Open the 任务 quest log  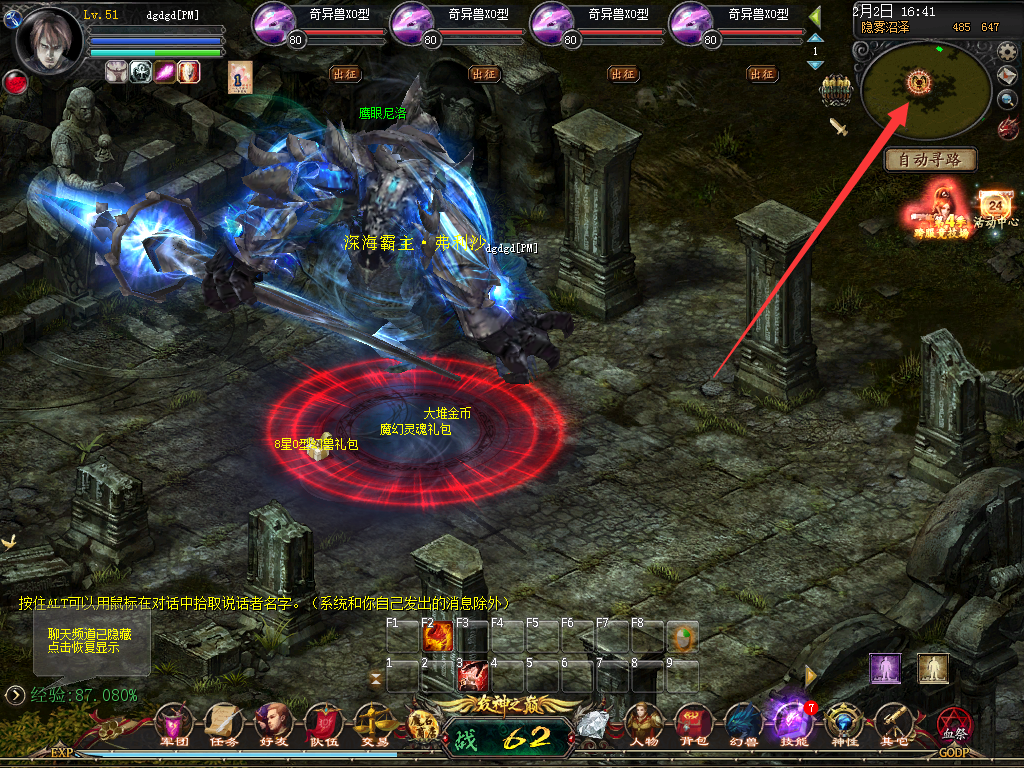pos(223,722)
